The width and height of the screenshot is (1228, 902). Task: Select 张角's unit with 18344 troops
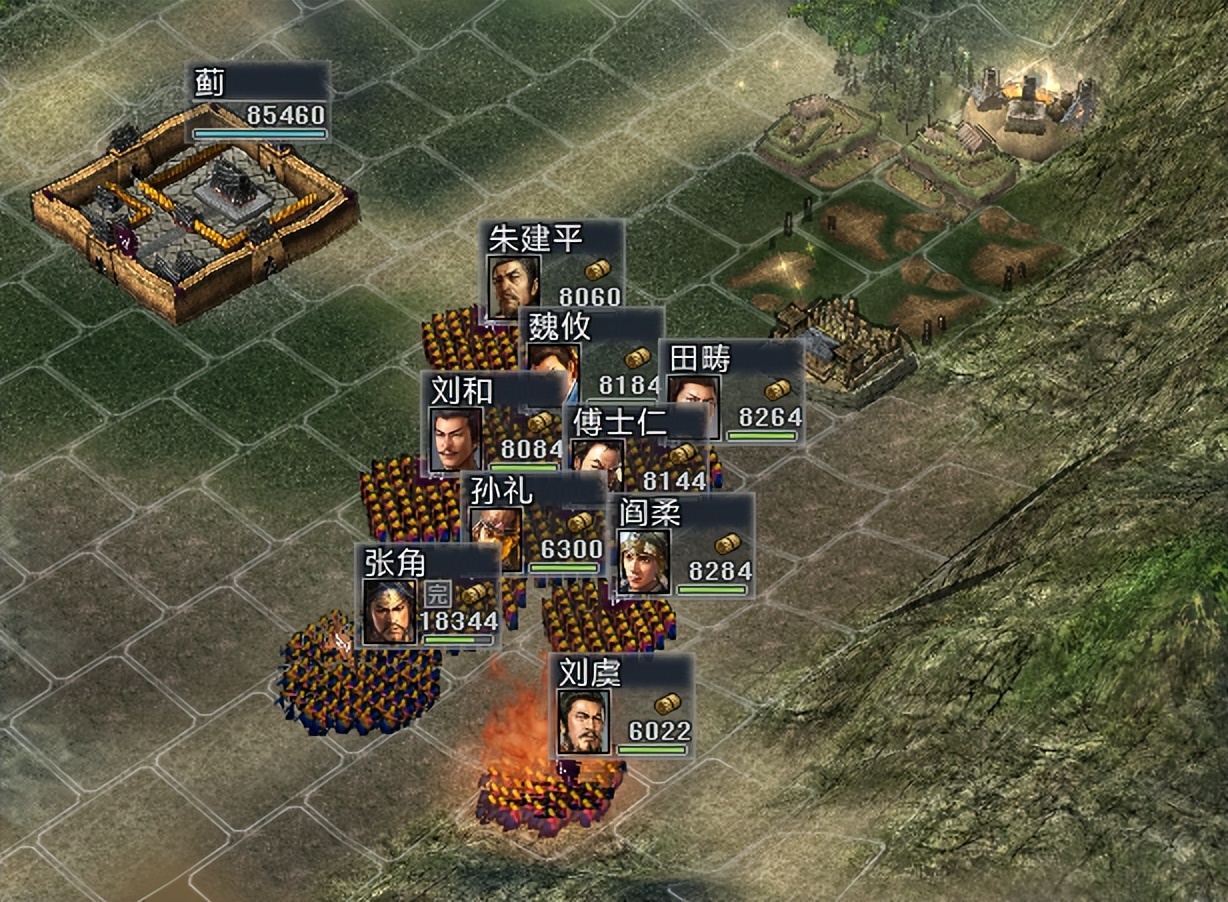click(430, 596)
